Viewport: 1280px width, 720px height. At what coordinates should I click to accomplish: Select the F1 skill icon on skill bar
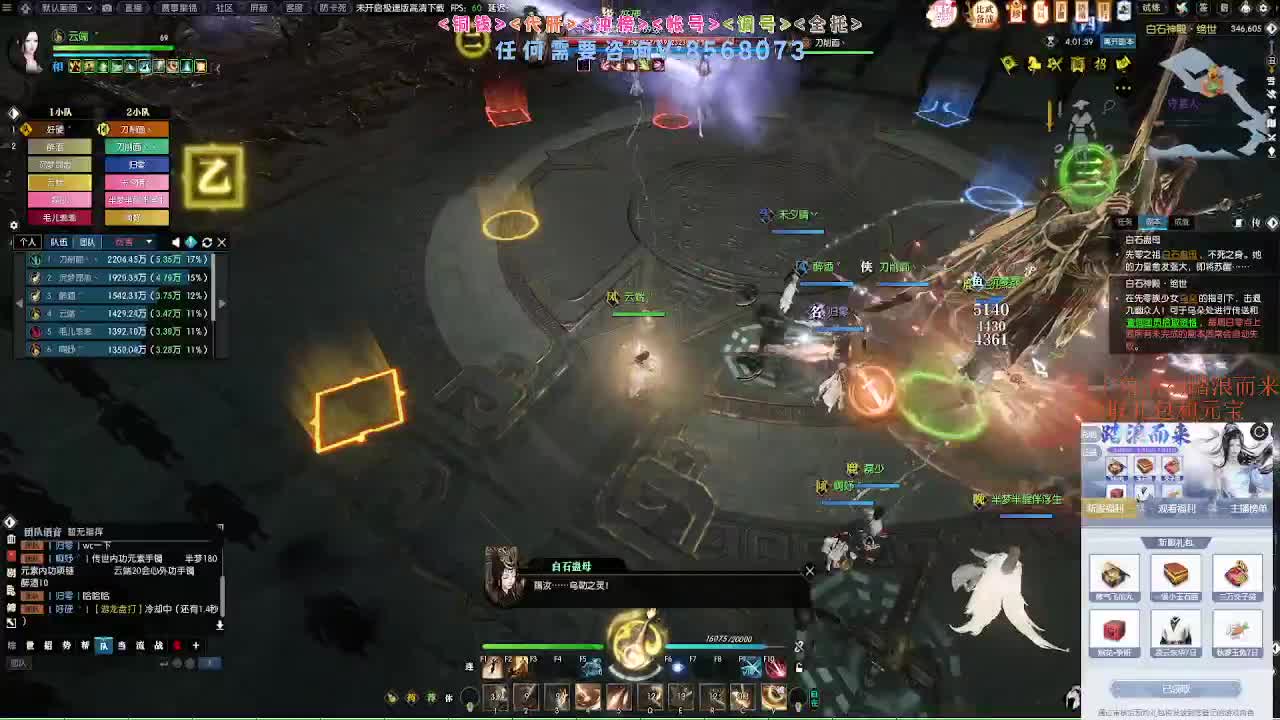[x=492, y=668]
